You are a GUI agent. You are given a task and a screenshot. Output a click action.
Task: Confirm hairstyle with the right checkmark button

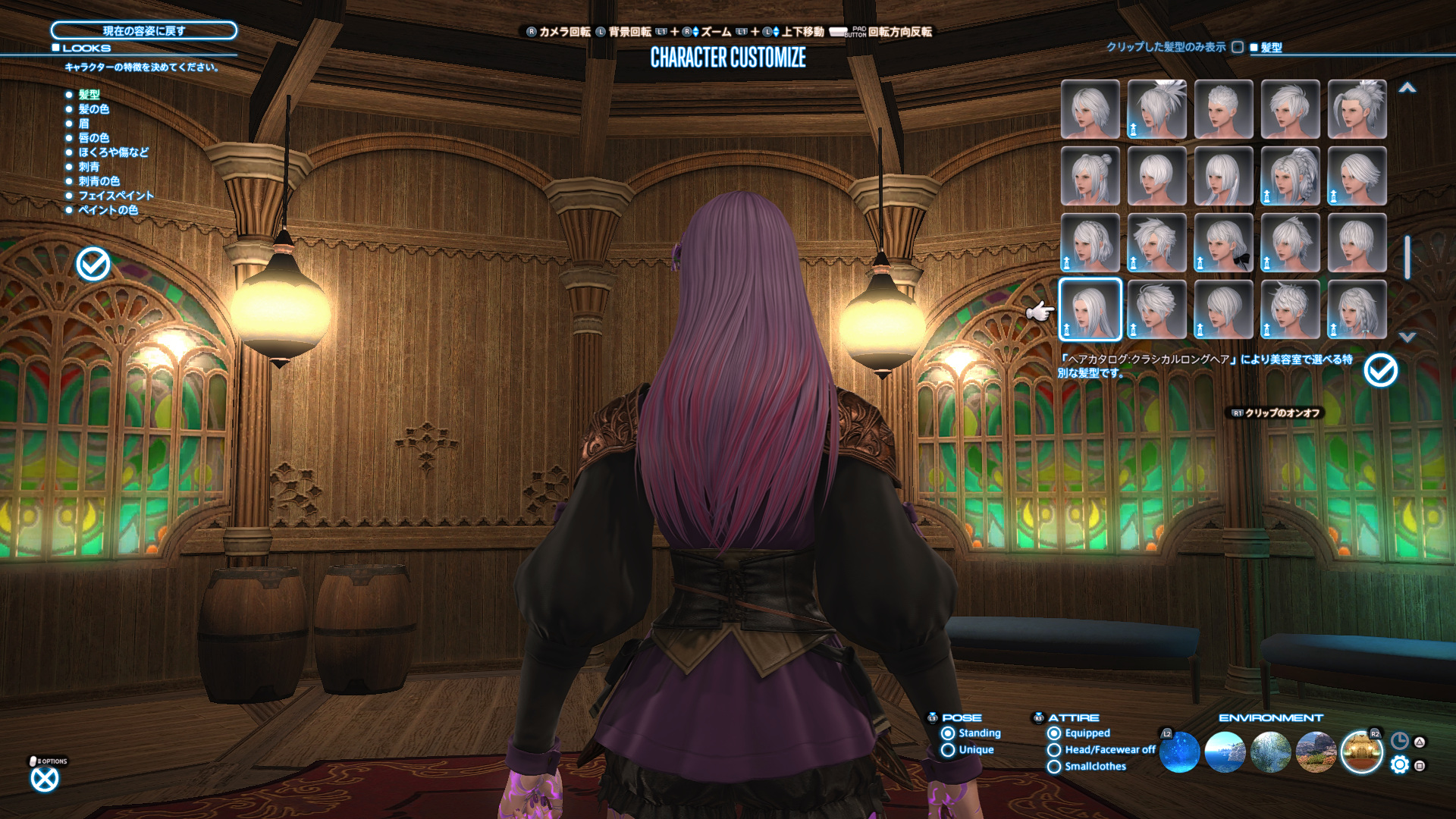tap(1380, 371)
